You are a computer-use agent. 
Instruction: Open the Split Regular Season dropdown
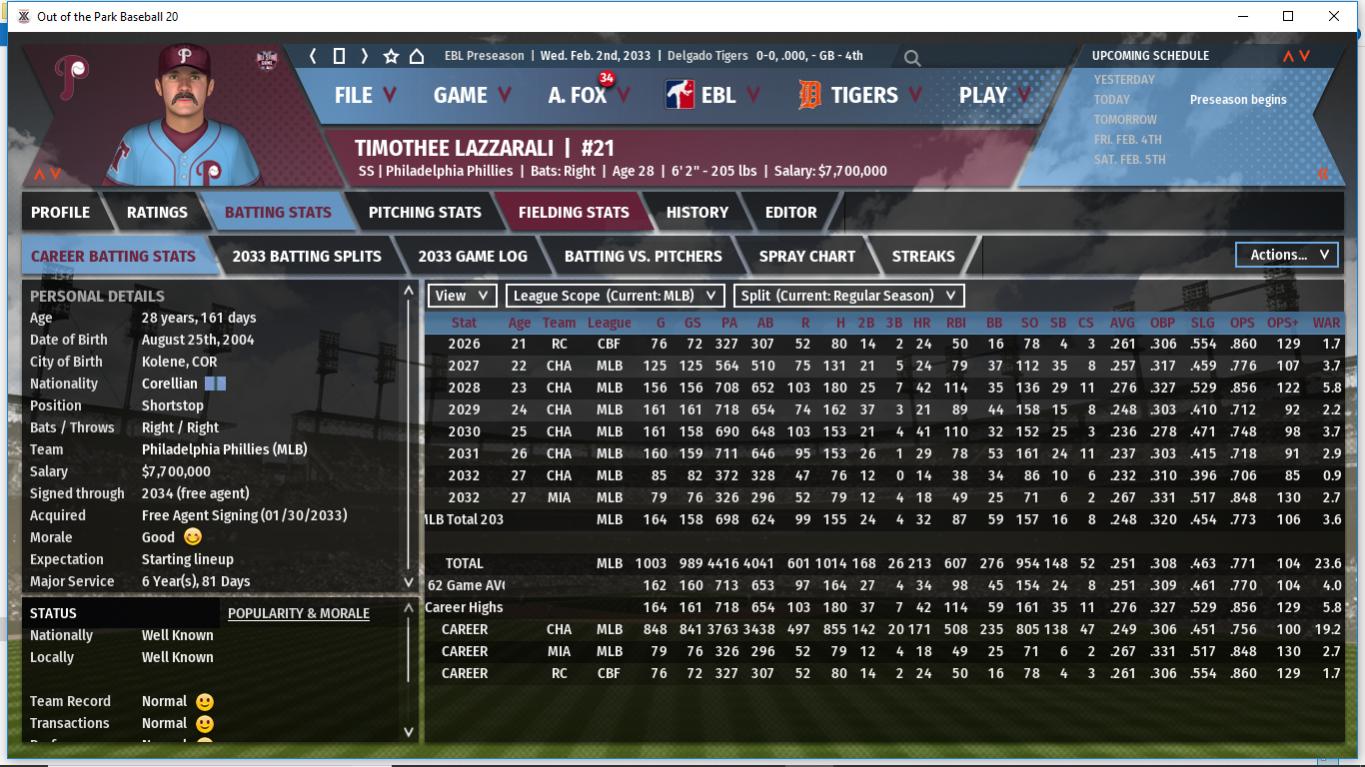point(849,295)
